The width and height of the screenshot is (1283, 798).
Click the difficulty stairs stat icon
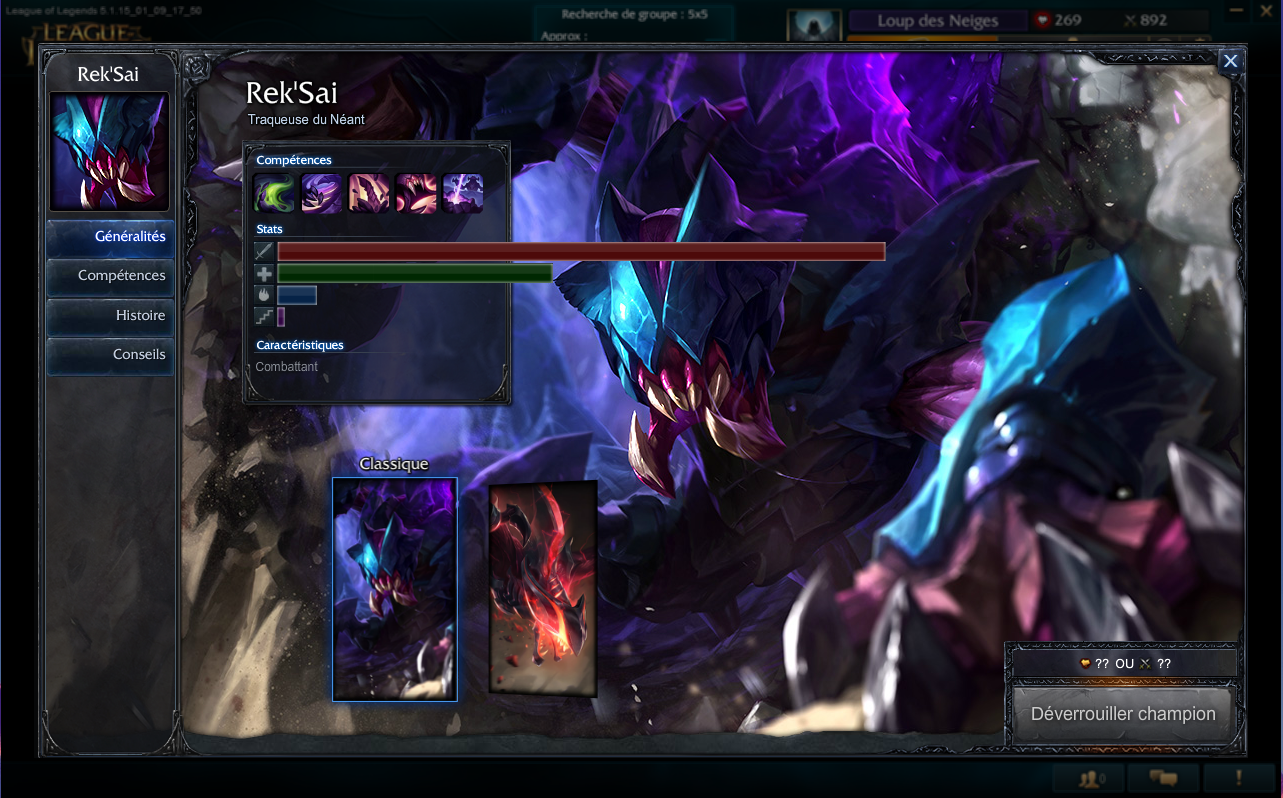pos(263,315)
